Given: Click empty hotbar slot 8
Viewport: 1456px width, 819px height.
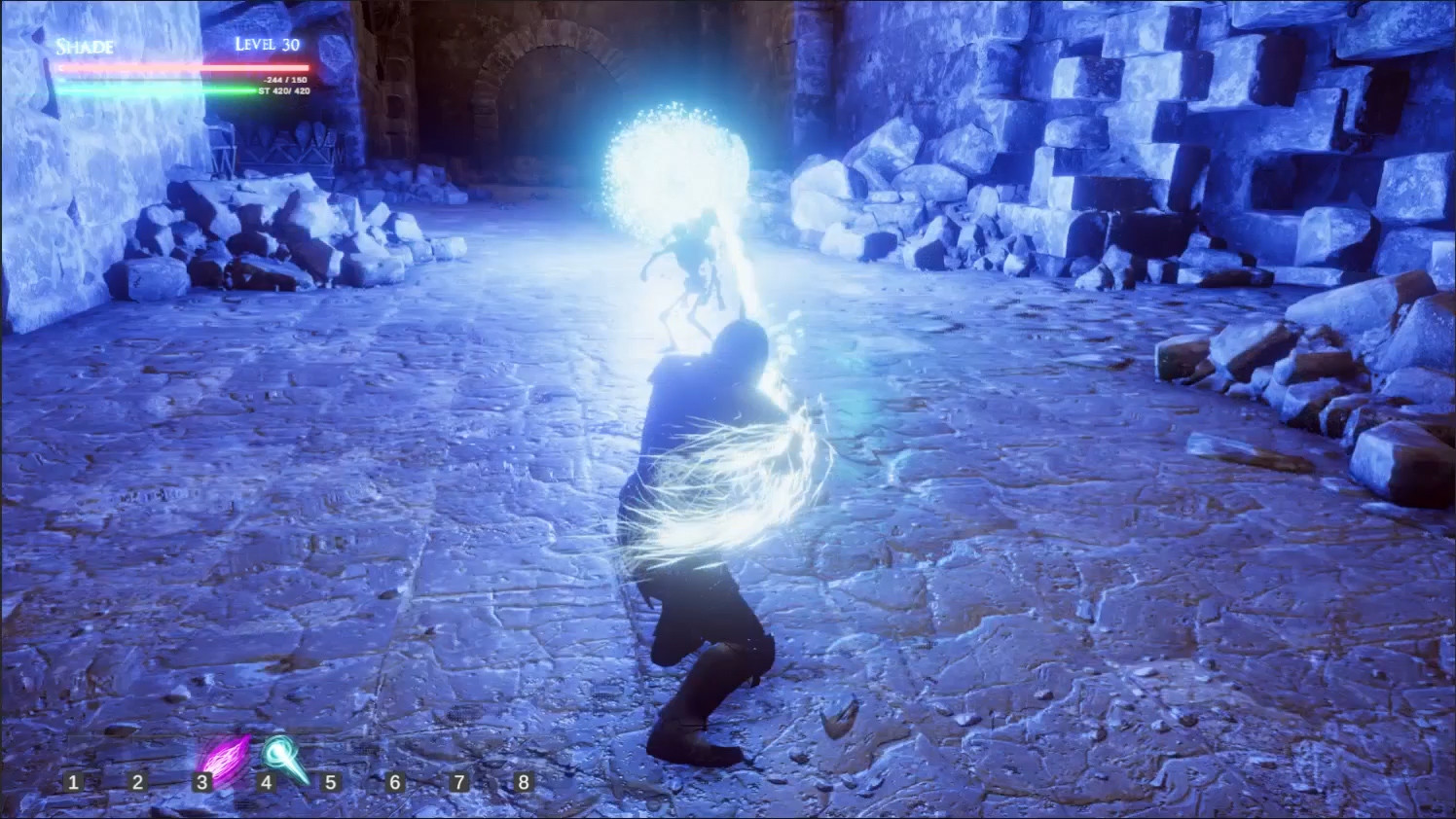Looking at the screenshot, I should (x=524, y=780).
